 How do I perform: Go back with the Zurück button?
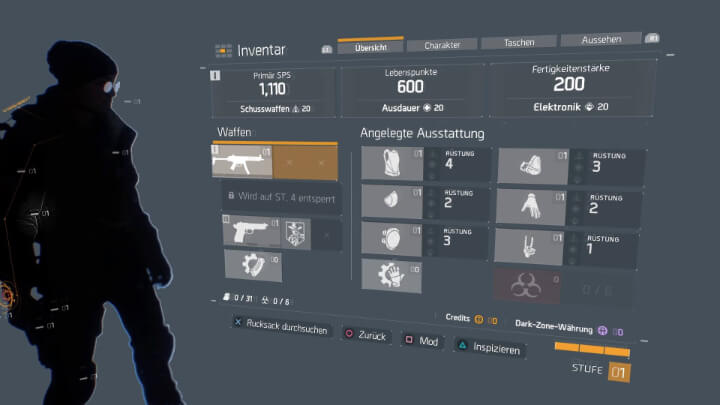pyautogui.click(x=366, y=336)
